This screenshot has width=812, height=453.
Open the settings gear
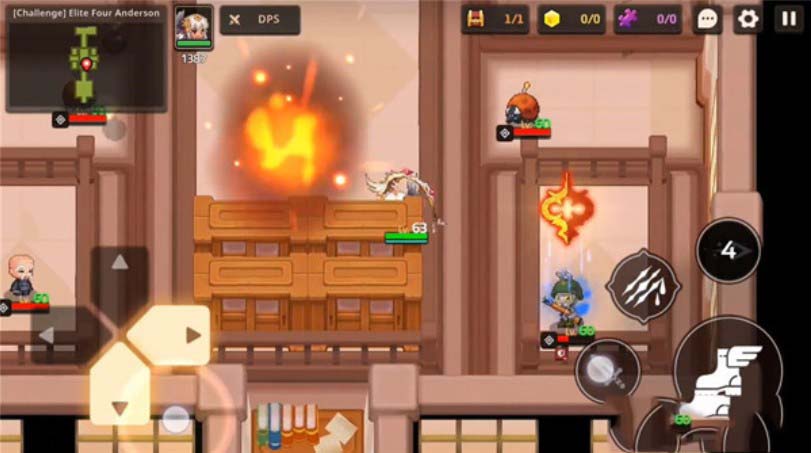pyautogui.click(x=747, y=19)
